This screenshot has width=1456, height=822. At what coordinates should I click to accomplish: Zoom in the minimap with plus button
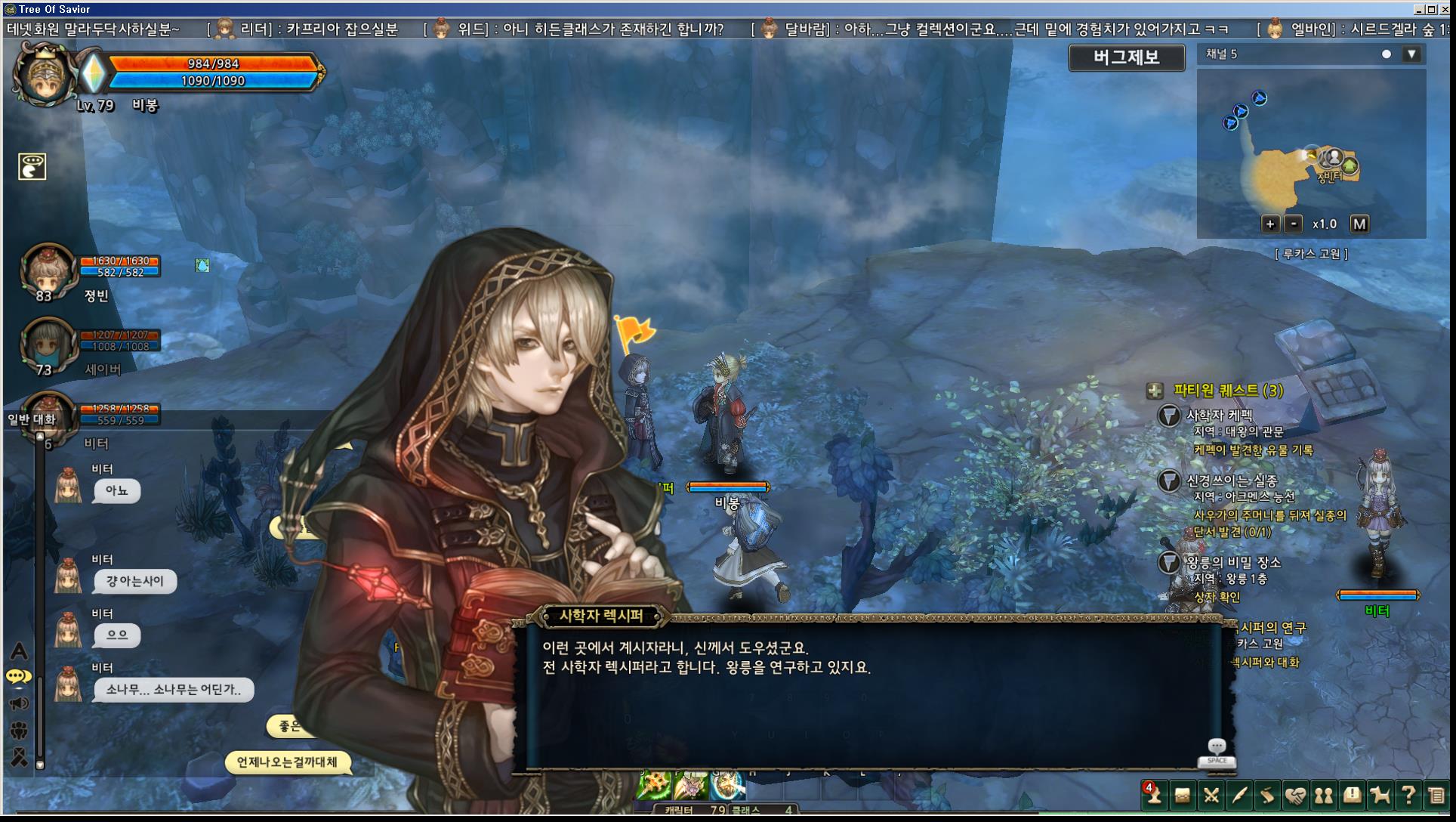tap(1269, 224)
